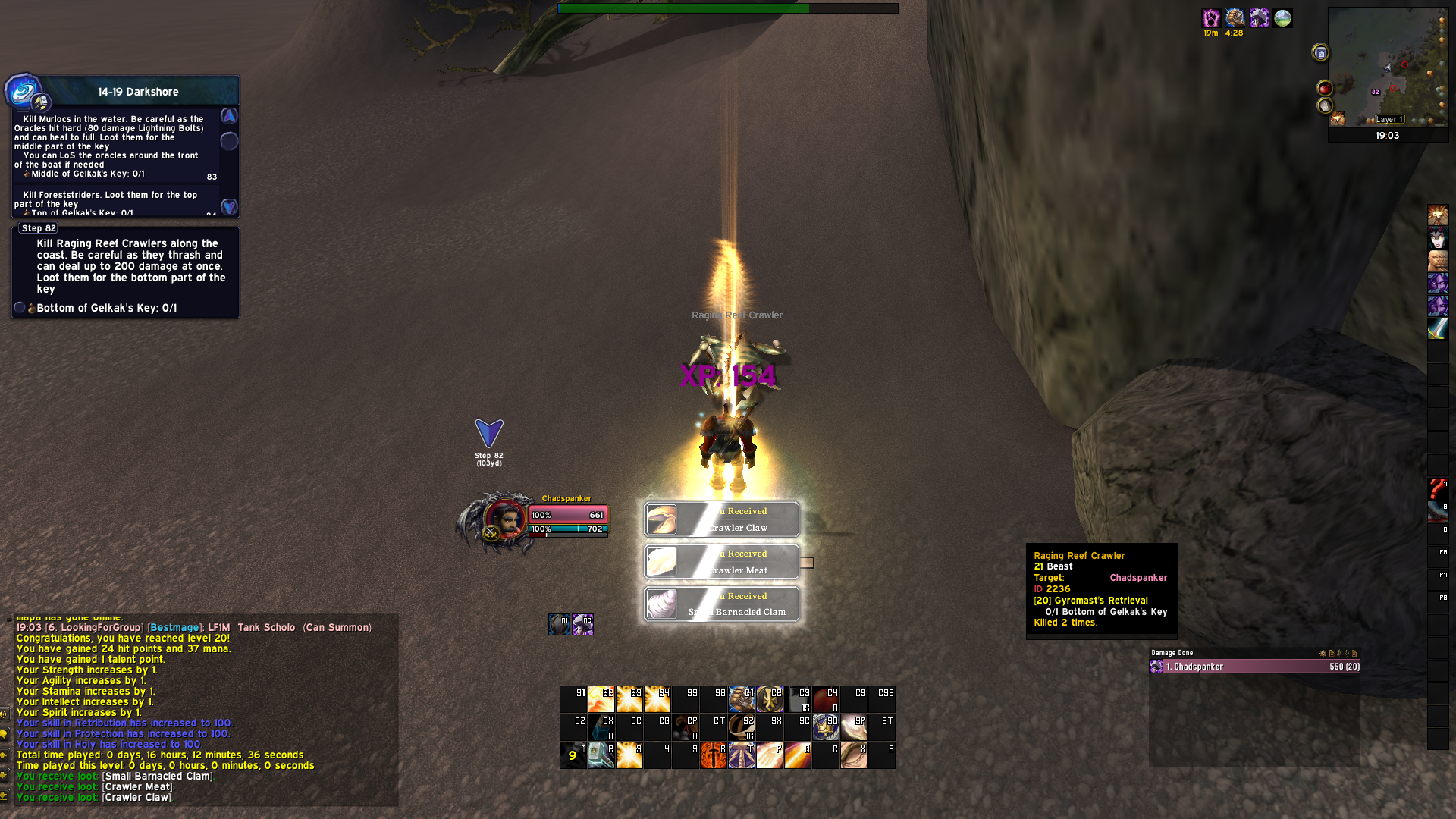Select the Chadspanker player portrait
The width and height of the screenshot is (1456, 819).
502,521
